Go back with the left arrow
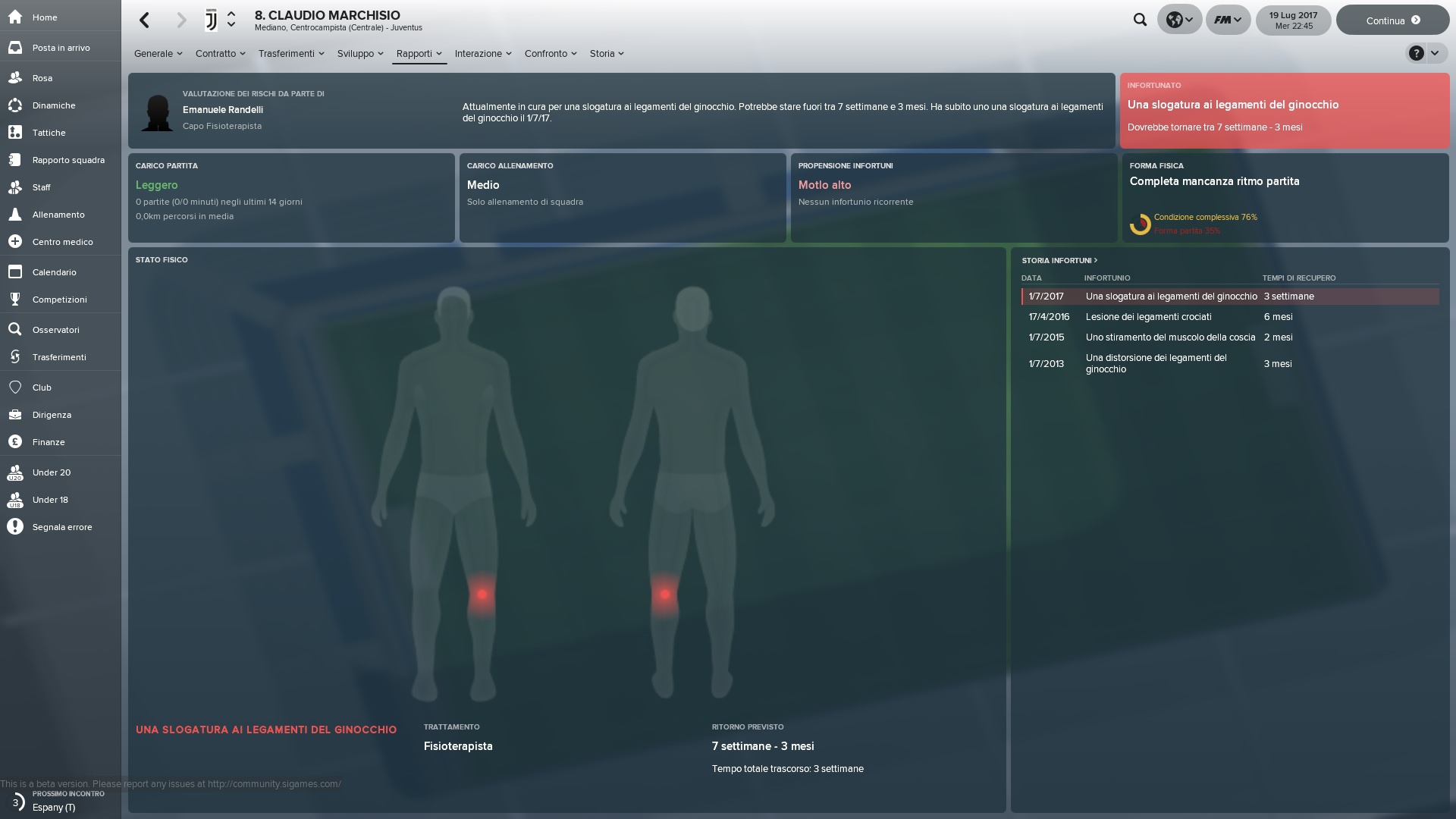The image size is (1456, 819). point(145,20)
